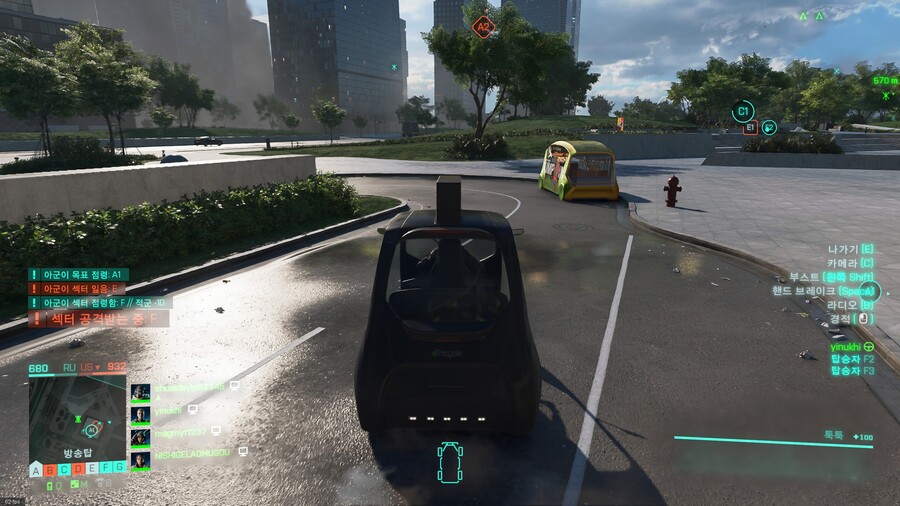Click the vehicle status icon
Screen dimensions: 900x506
point(450,463)
